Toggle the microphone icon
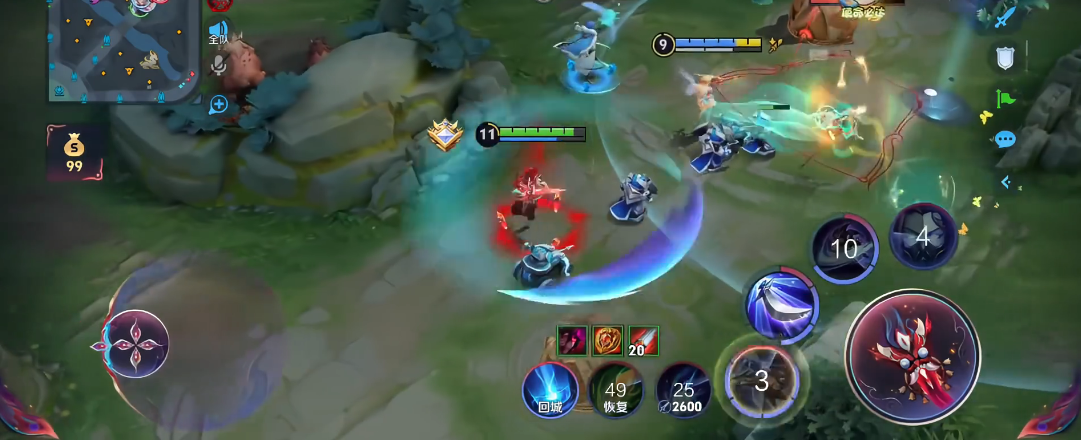Image resolution: width=1081 pixels, height=440 pixels. [x=218, y=66]
